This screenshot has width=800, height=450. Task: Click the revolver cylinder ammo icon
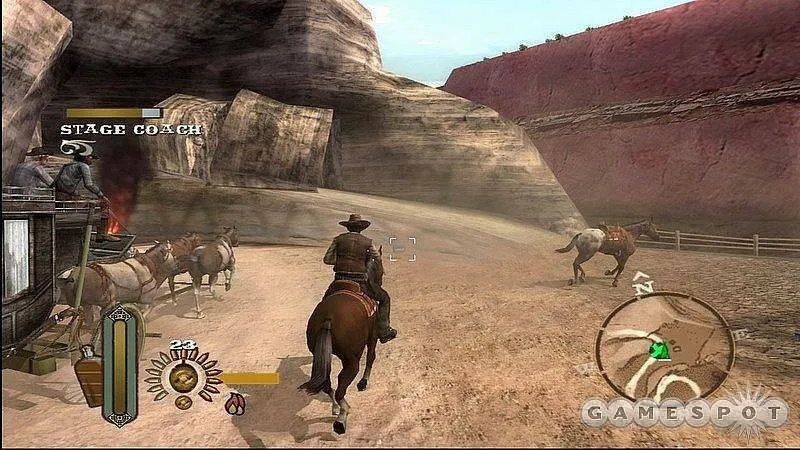(x=183, y=378)
